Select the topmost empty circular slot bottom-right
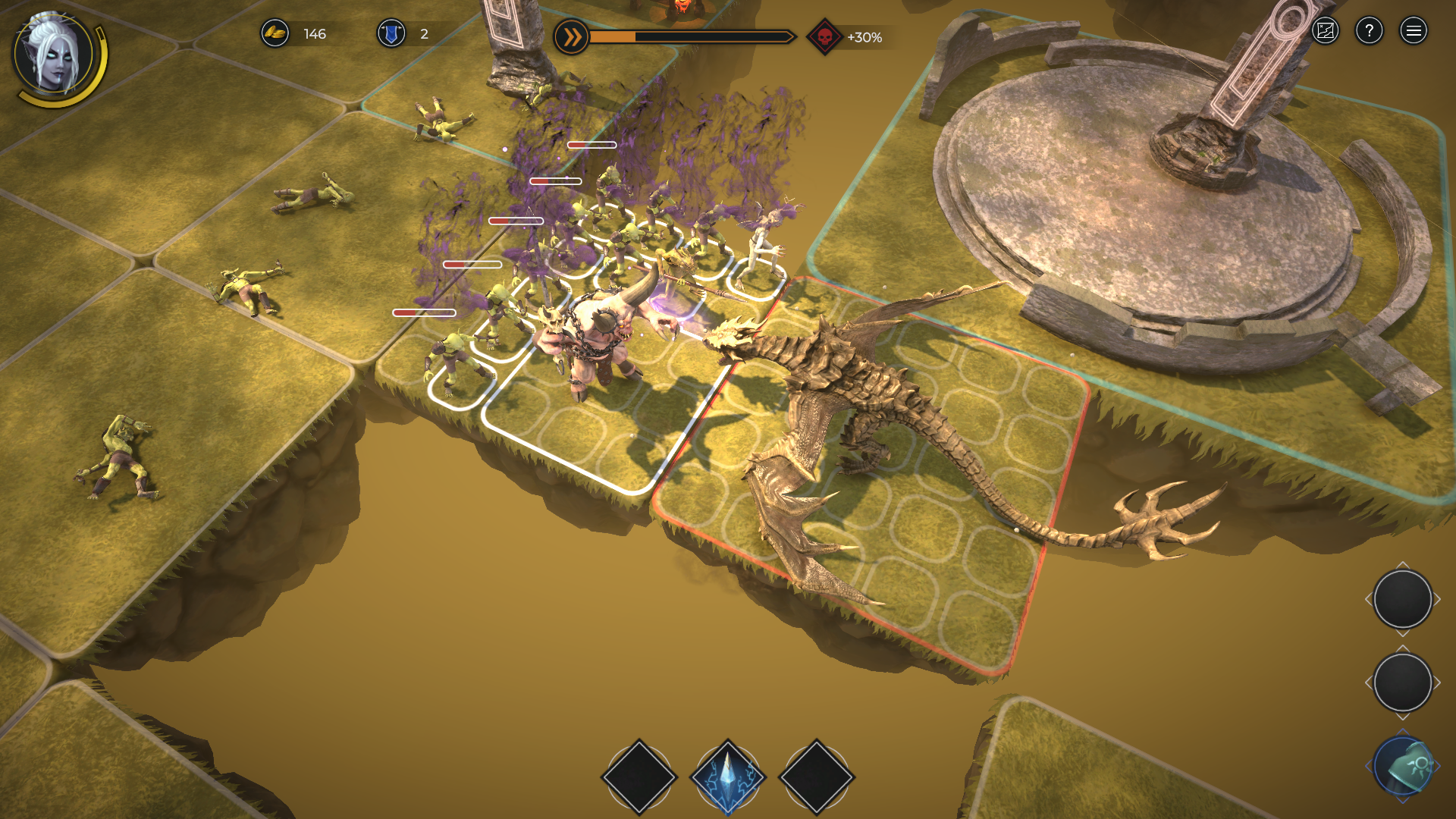The image size is (1456, 819). coord(1402,599)
